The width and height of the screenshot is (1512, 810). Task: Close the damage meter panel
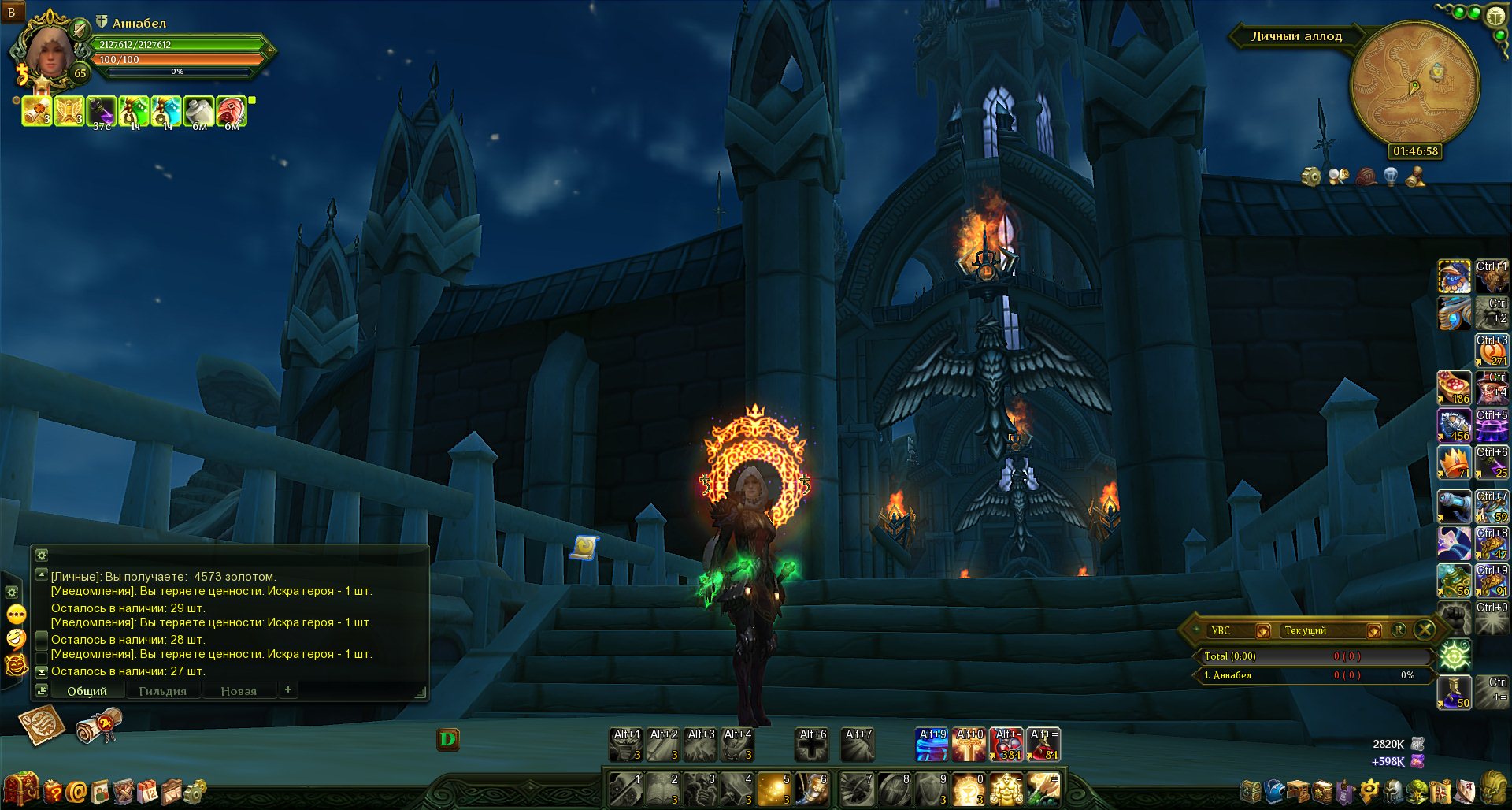1425,630
